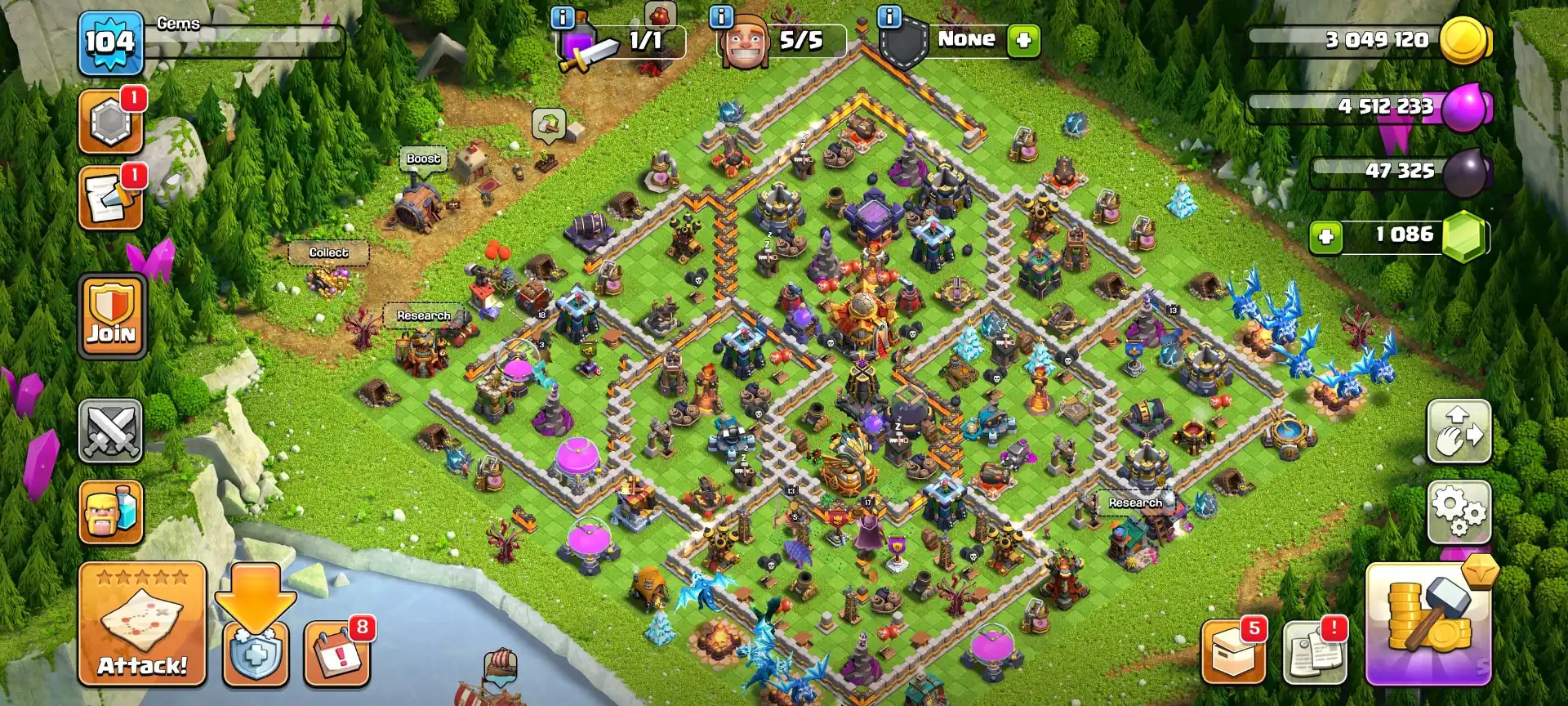Tap the layout move hand icon
This screenshot has width=1568, height=706.
[1459, 431]
